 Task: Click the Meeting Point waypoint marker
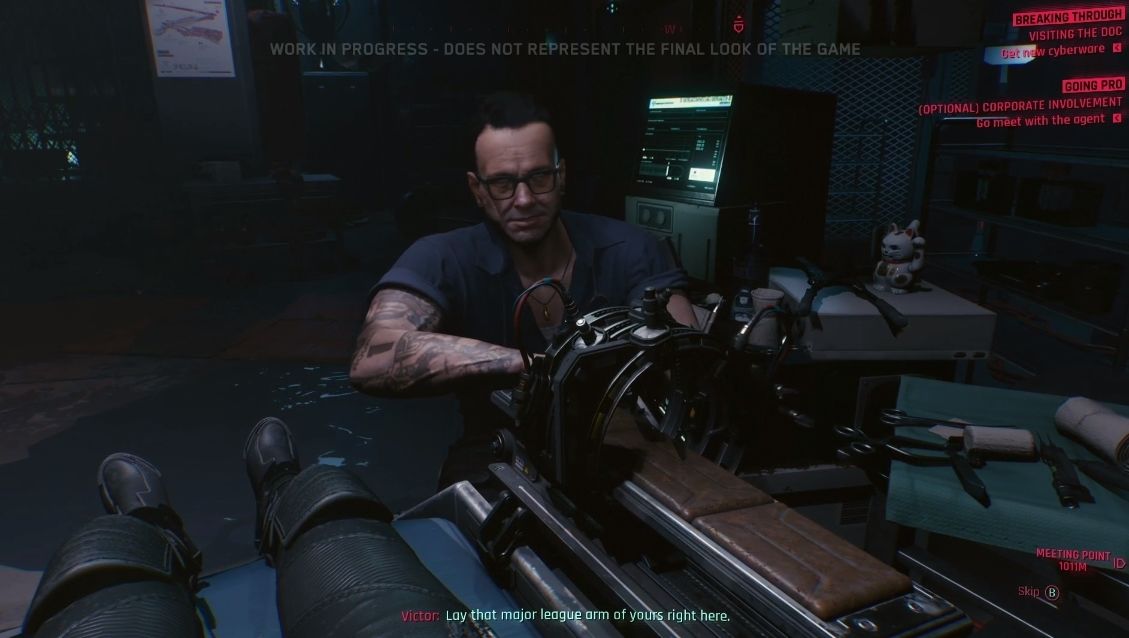coord(1118,562)
